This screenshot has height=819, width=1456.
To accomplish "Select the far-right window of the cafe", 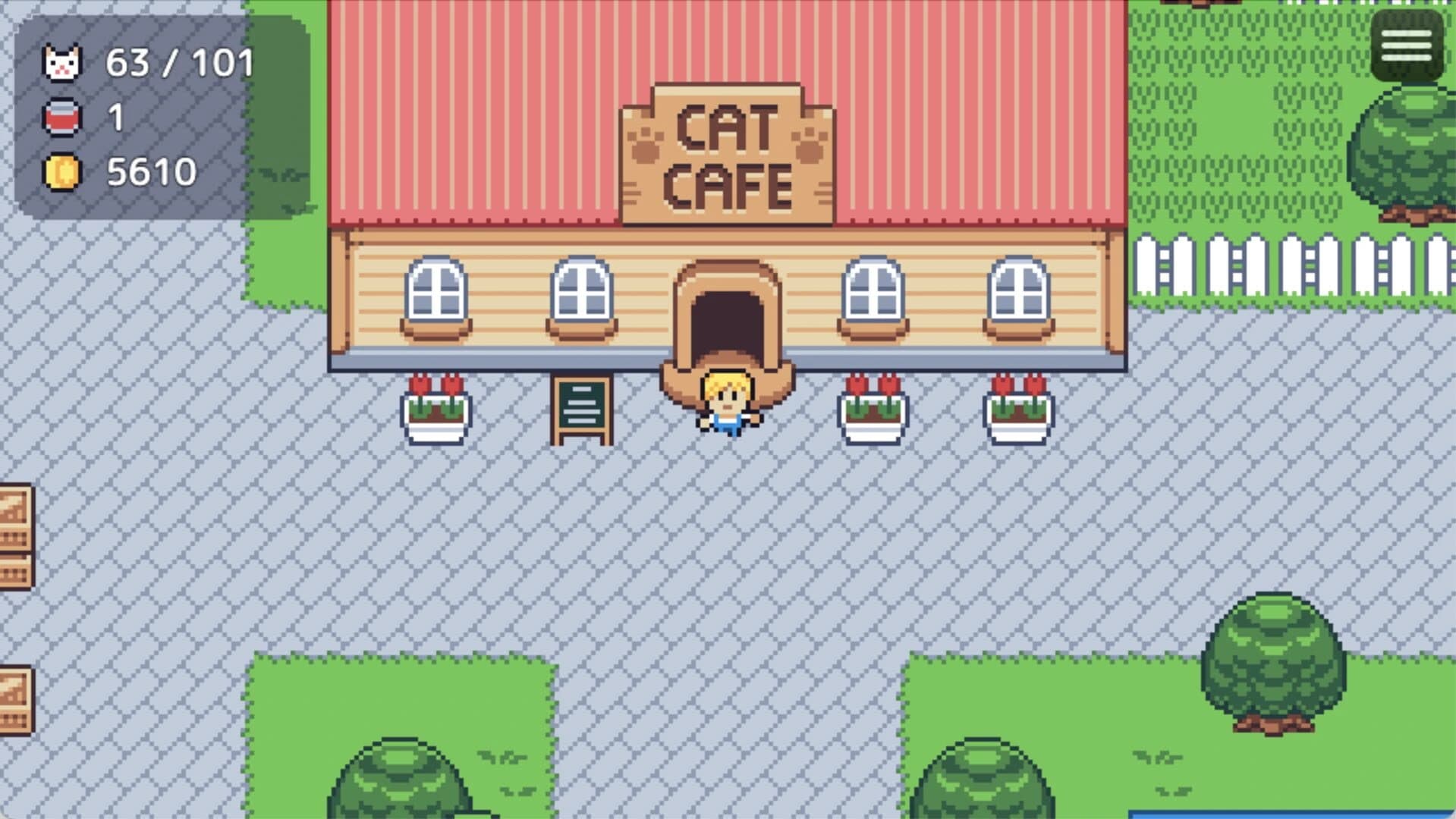I will [1019, 292].
